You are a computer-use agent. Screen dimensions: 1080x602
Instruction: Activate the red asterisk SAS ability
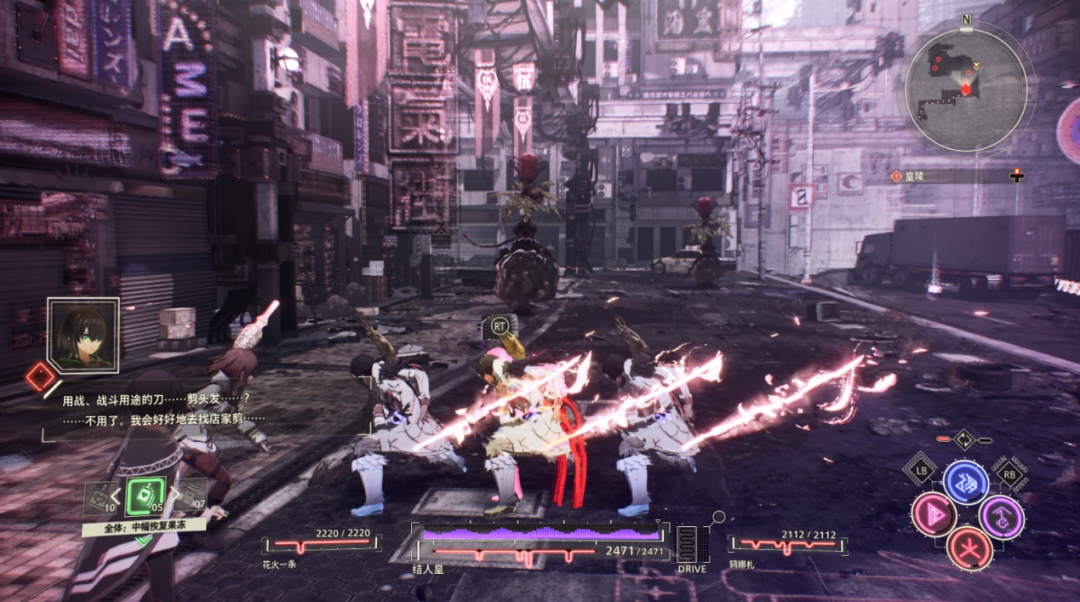click(968, 547)
